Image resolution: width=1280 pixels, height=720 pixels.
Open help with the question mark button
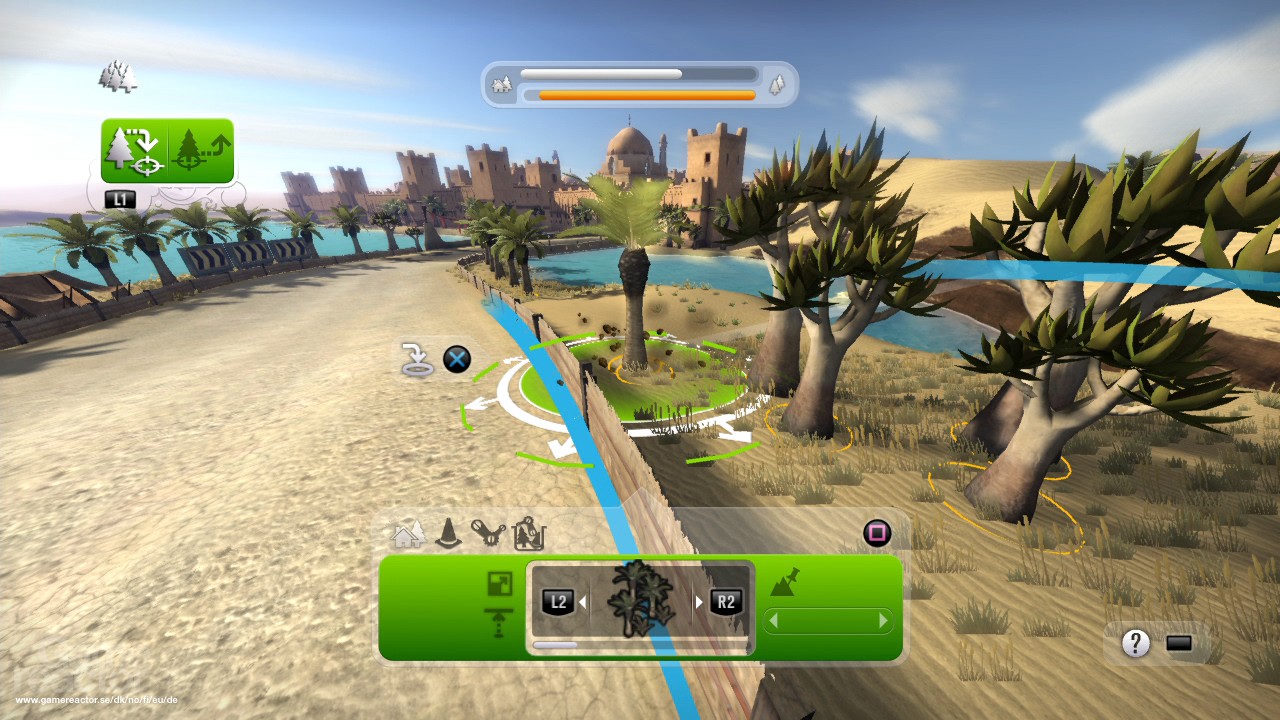pos(1135,644)
